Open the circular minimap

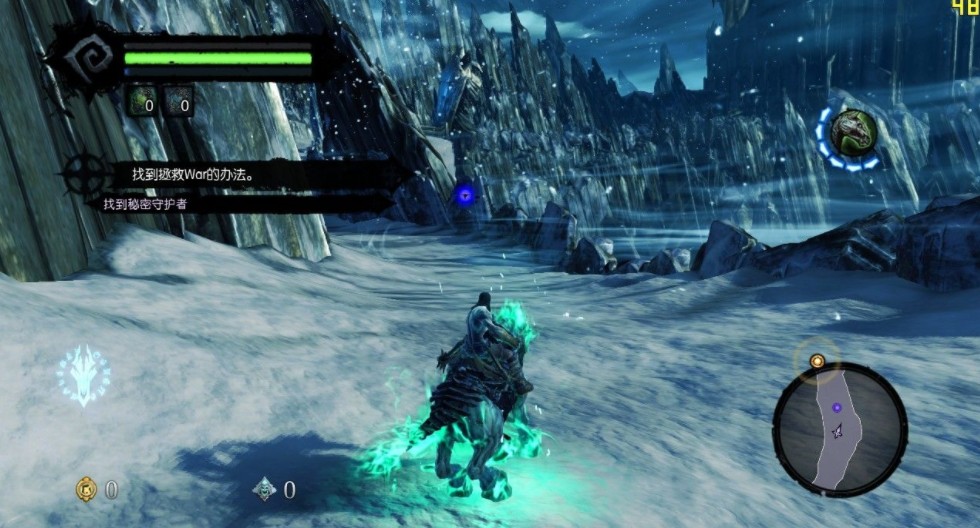838,430
